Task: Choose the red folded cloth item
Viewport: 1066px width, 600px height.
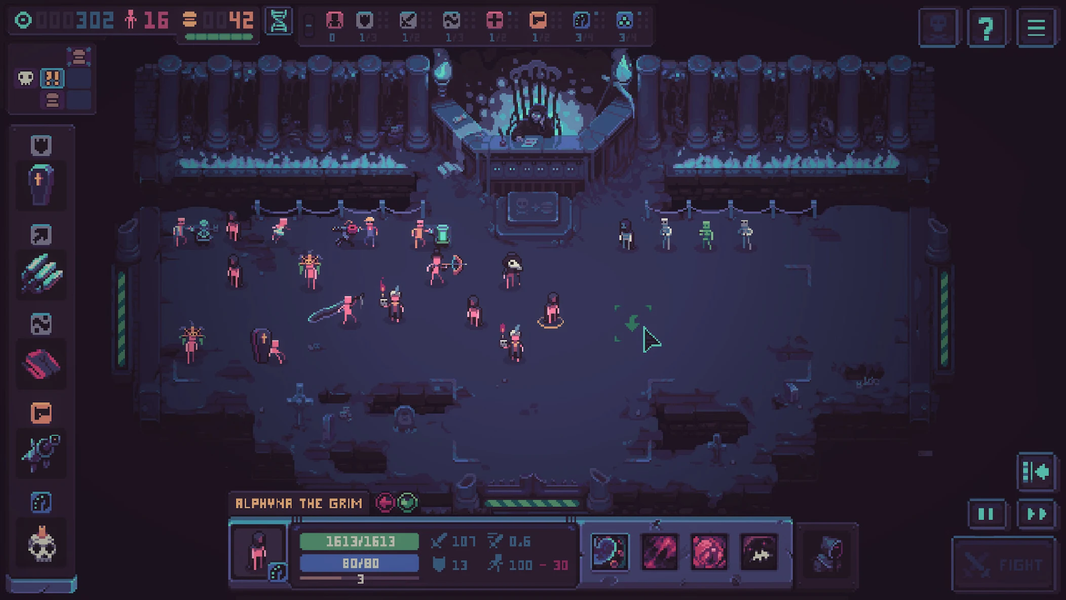Action: [41, 364]
